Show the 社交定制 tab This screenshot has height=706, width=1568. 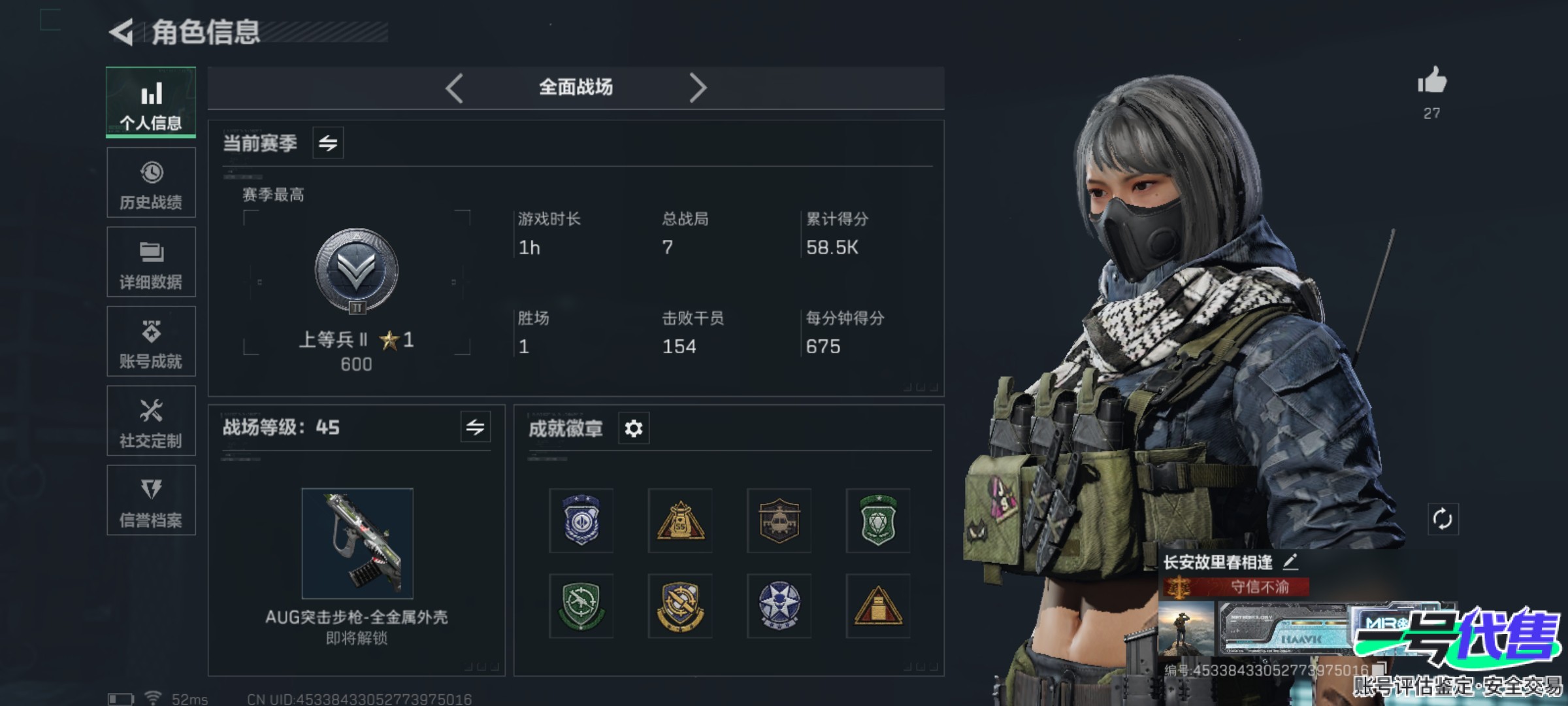151,421
